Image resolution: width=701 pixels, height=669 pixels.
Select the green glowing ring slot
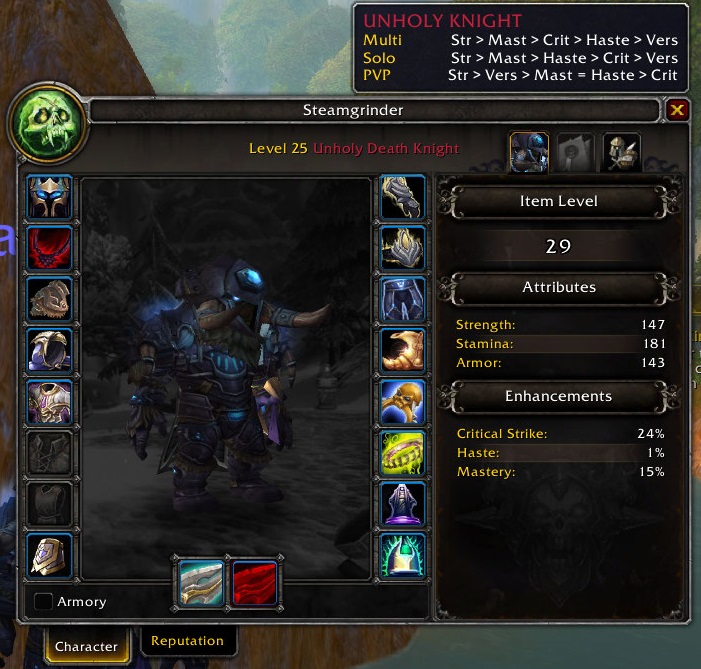[x=403, y=452]
